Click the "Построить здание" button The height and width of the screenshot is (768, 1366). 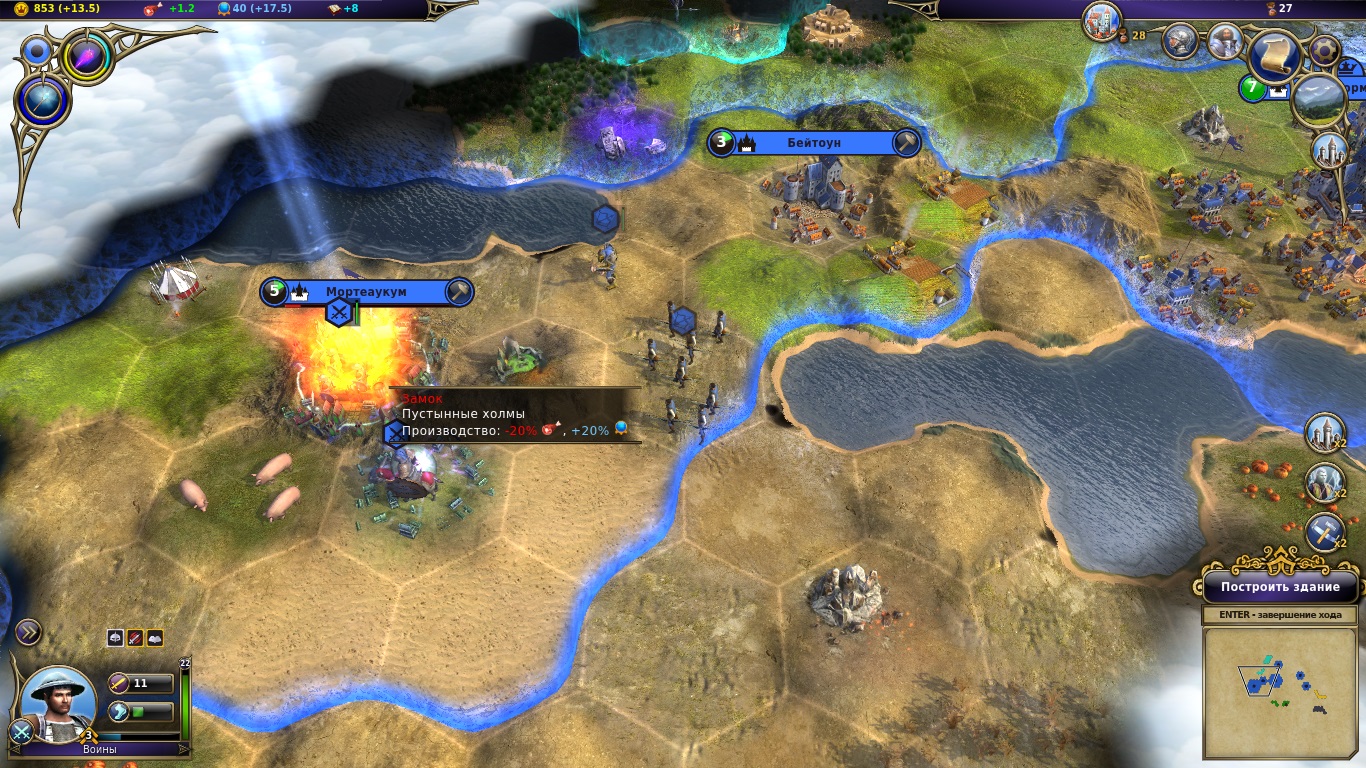pyautogui.click(x=1279, y=587)
